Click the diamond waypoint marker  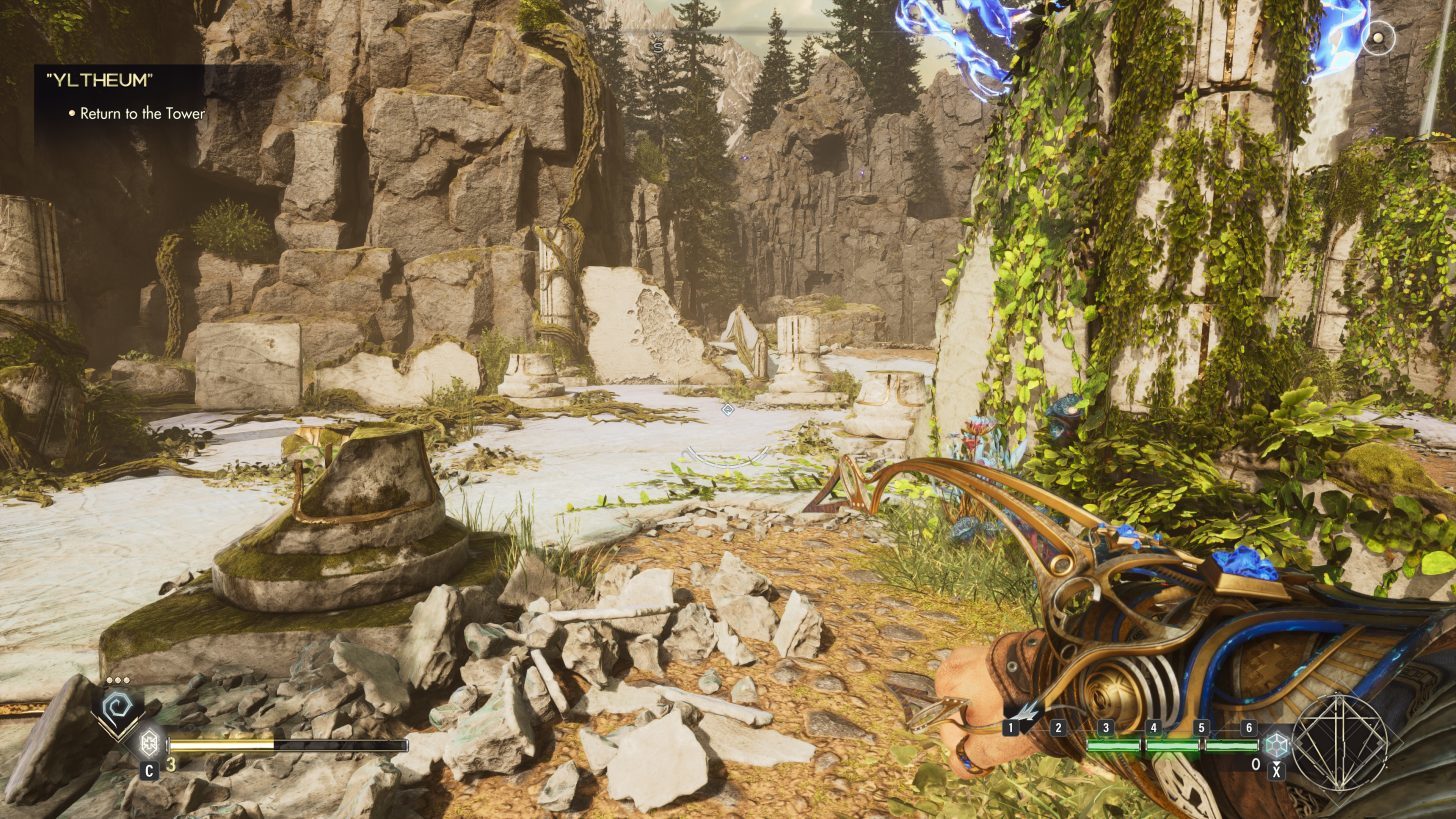(728, 409)
